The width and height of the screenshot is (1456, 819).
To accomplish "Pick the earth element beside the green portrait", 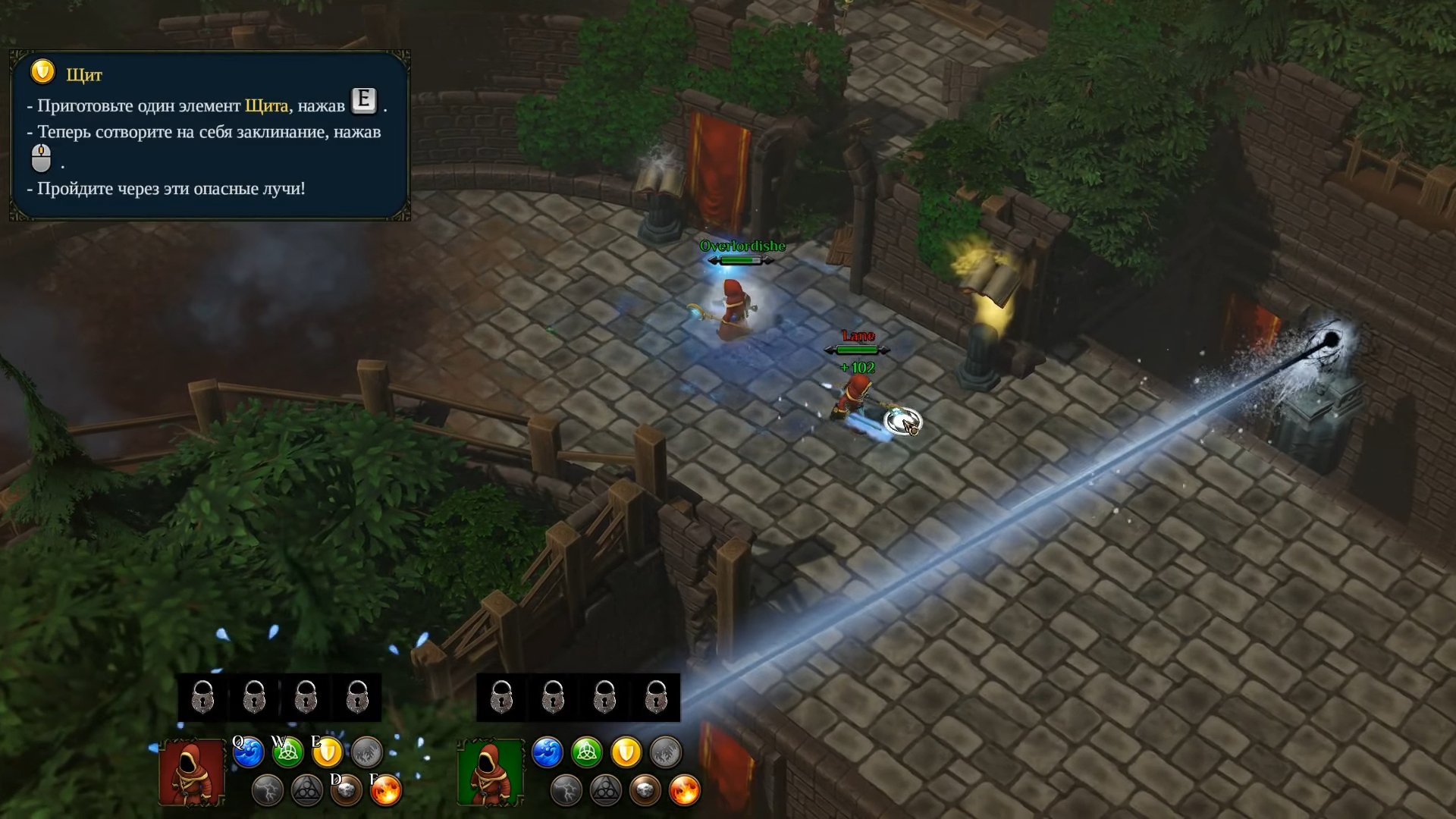I will tap(645, 791).
